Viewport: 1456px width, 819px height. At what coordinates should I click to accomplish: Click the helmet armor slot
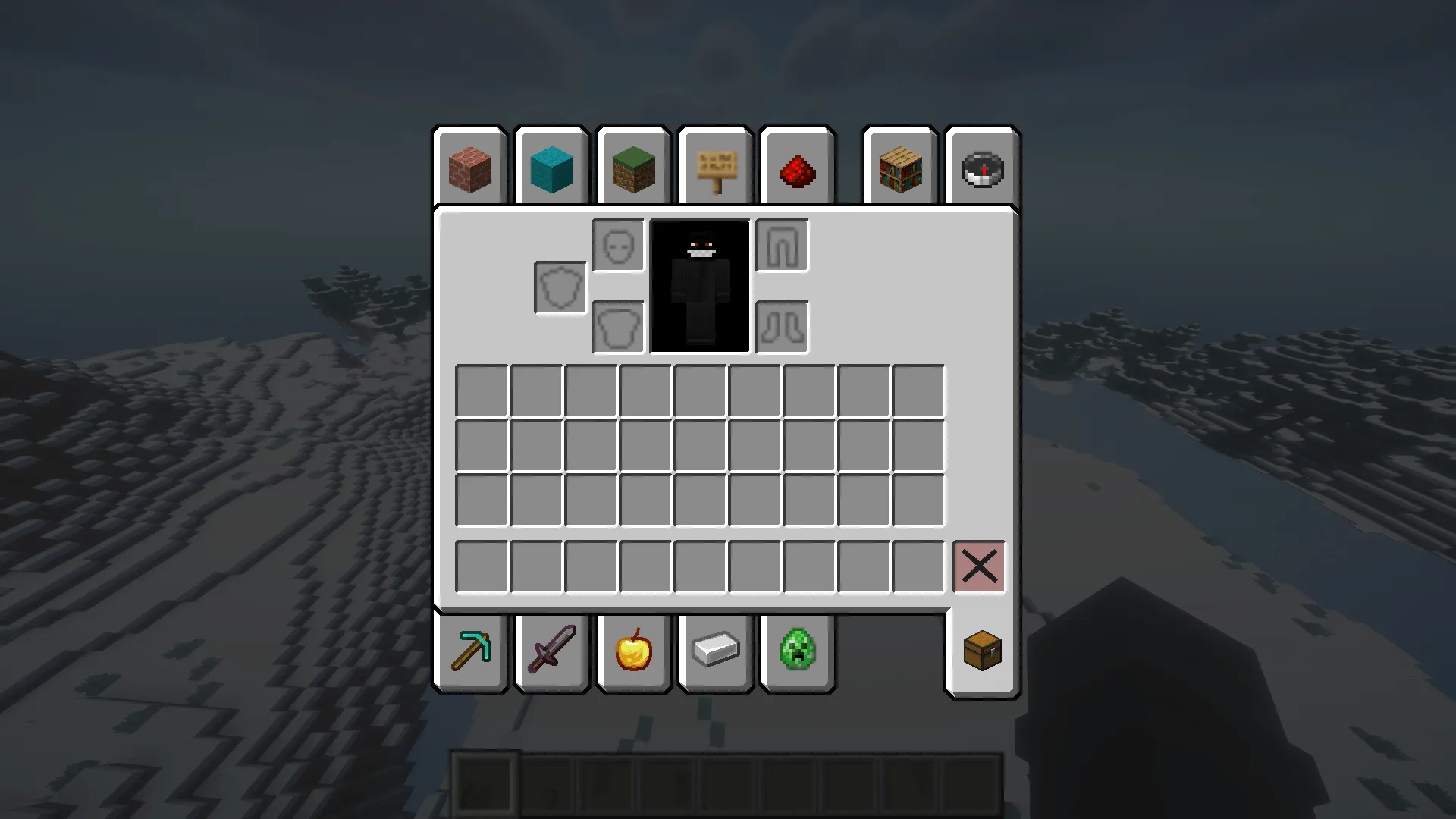(x=617, y=244)
